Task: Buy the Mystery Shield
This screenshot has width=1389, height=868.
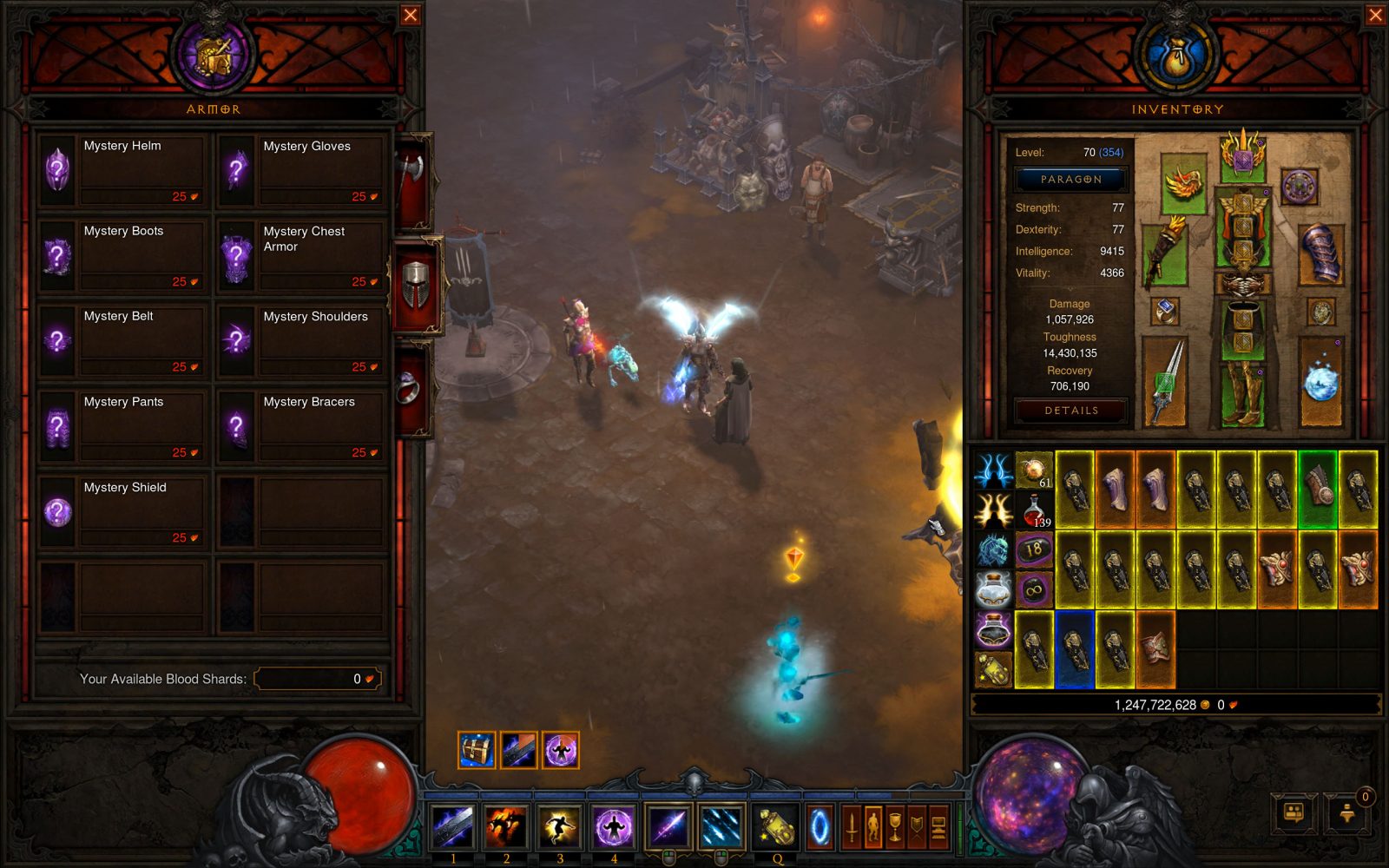Action: (x=122, y=511)
